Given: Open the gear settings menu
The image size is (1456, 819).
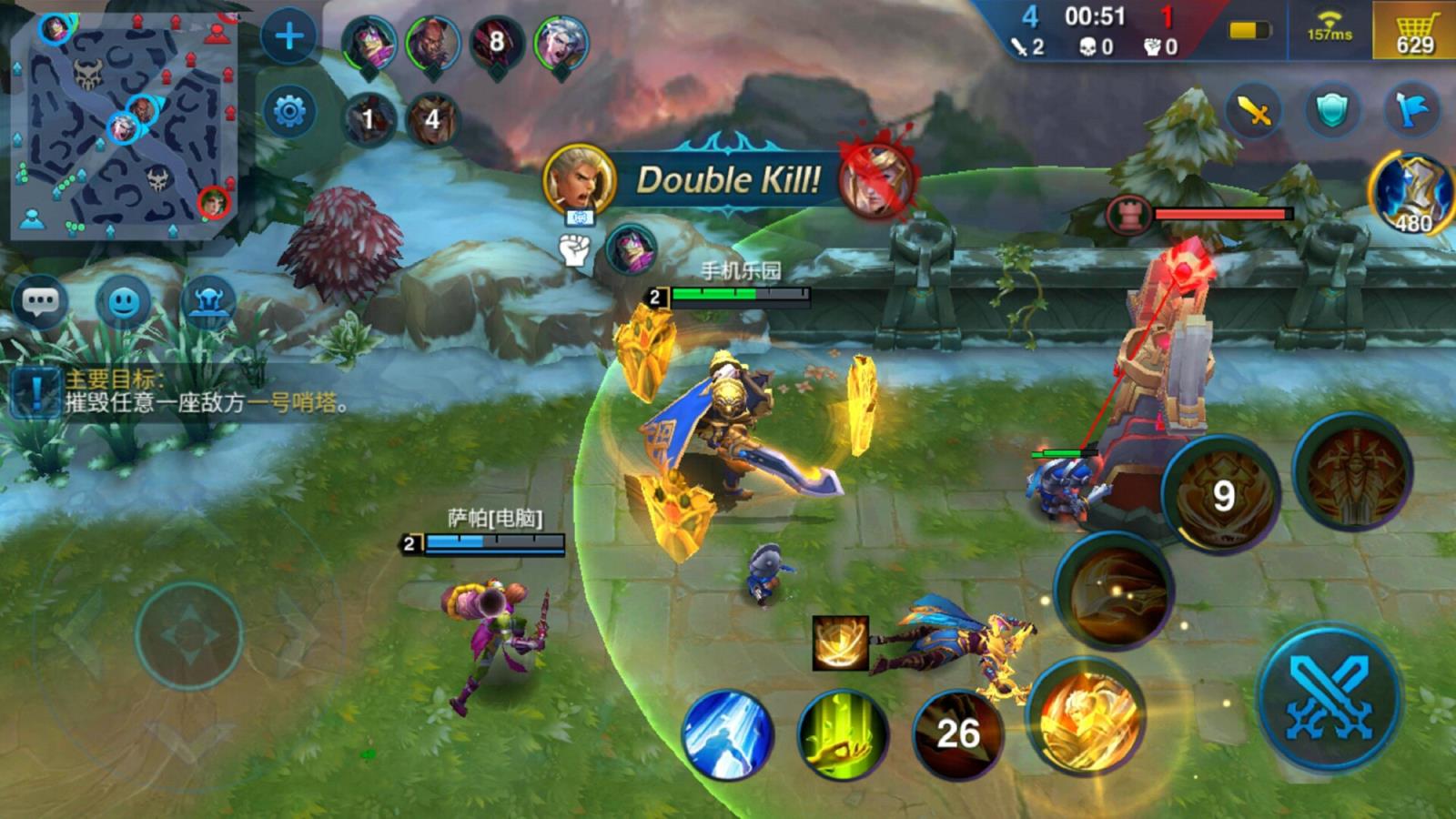Looking at the screenshot, I should (x=289, y=112).
